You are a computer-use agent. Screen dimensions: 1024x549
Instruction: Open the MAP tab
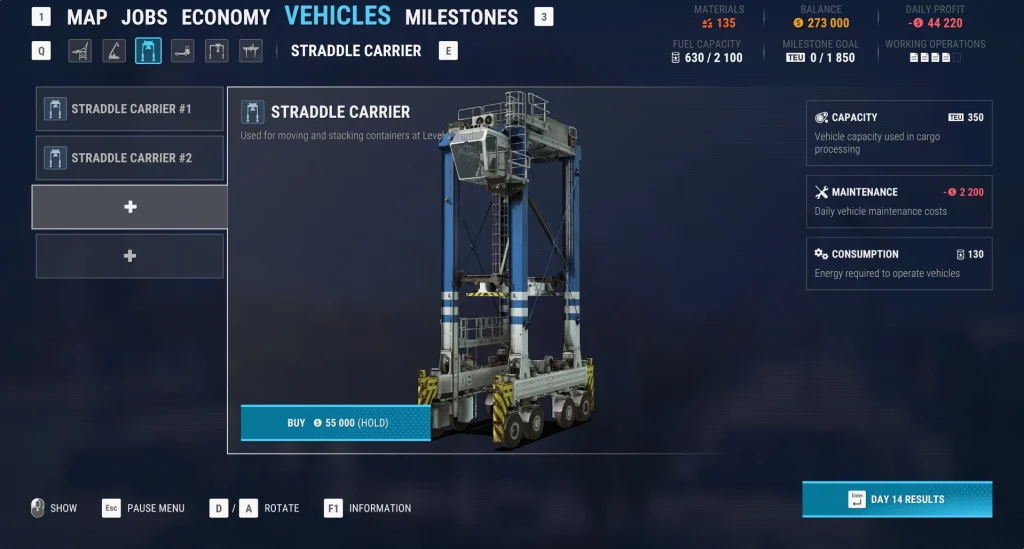tap(87, 17)
